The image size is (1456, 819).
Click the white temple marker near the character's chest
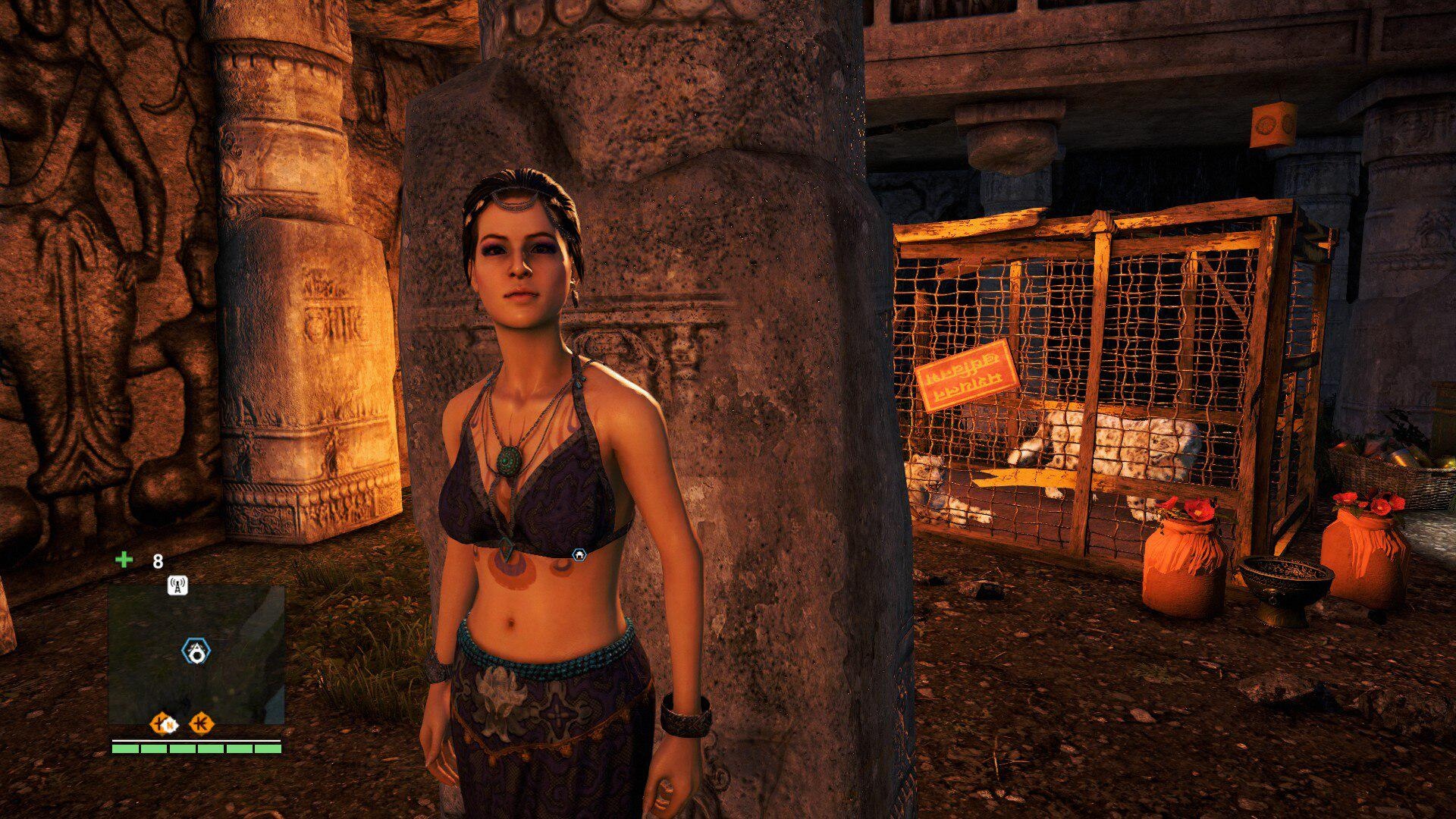point(579,554)
